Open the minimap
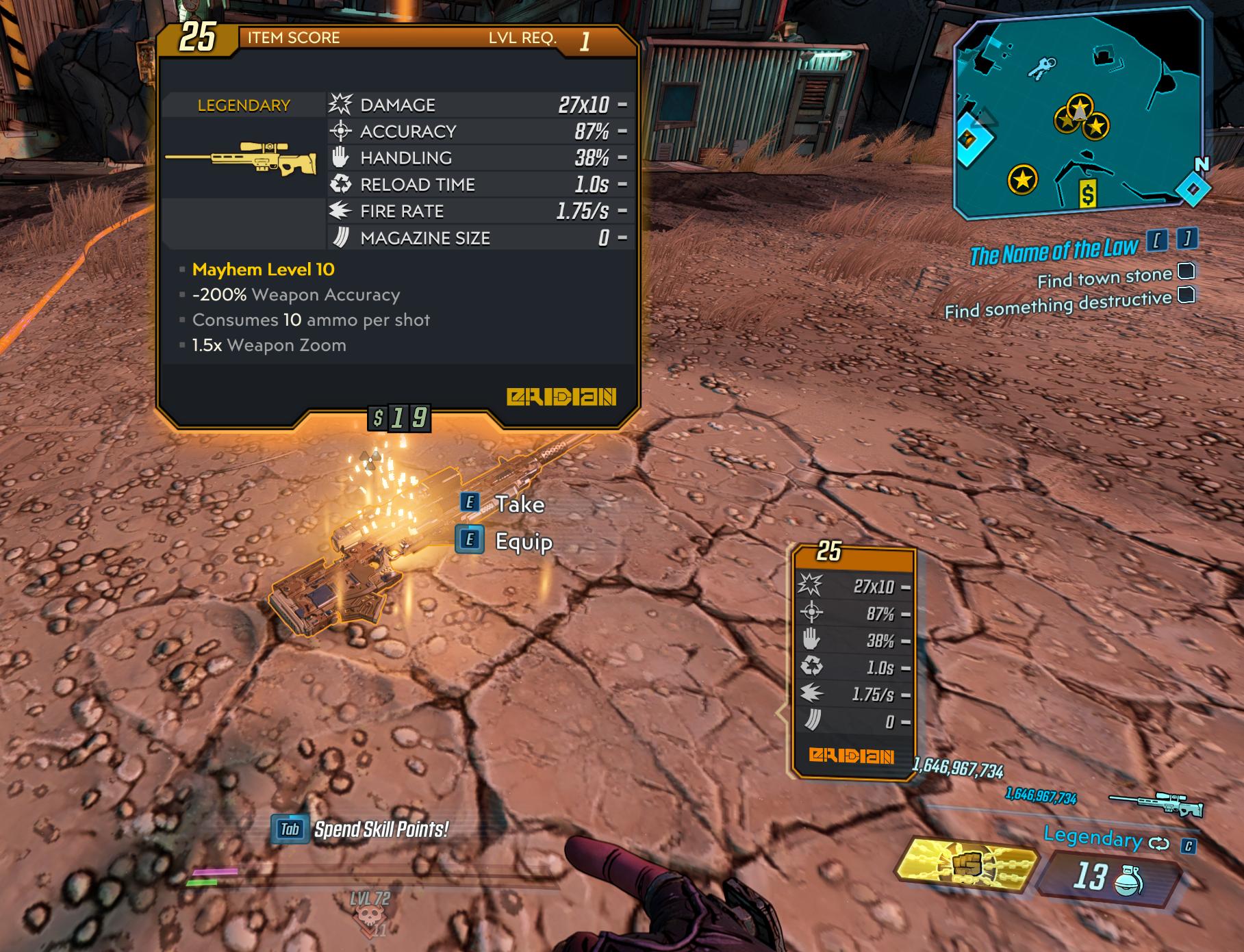This screenshot has width=1244, height=952. coord(1078,113)
